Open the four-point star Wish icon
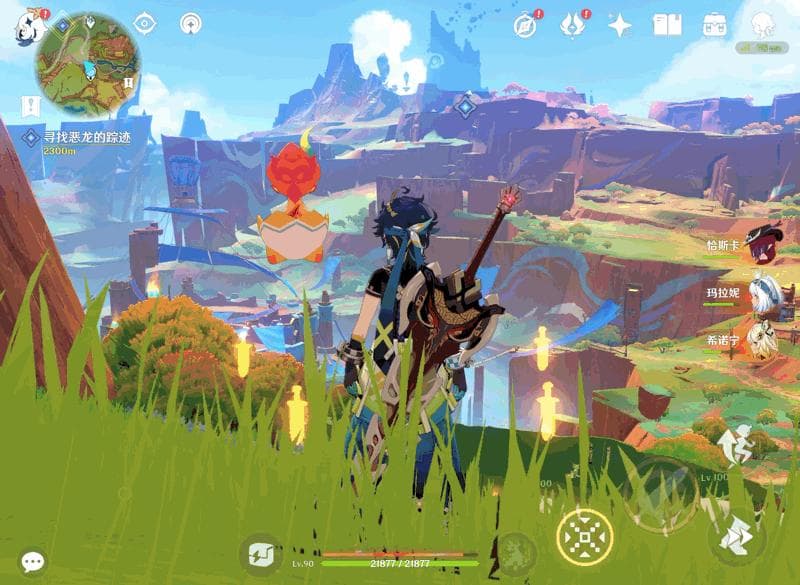800x585 pixels. [x=620, y=25]
